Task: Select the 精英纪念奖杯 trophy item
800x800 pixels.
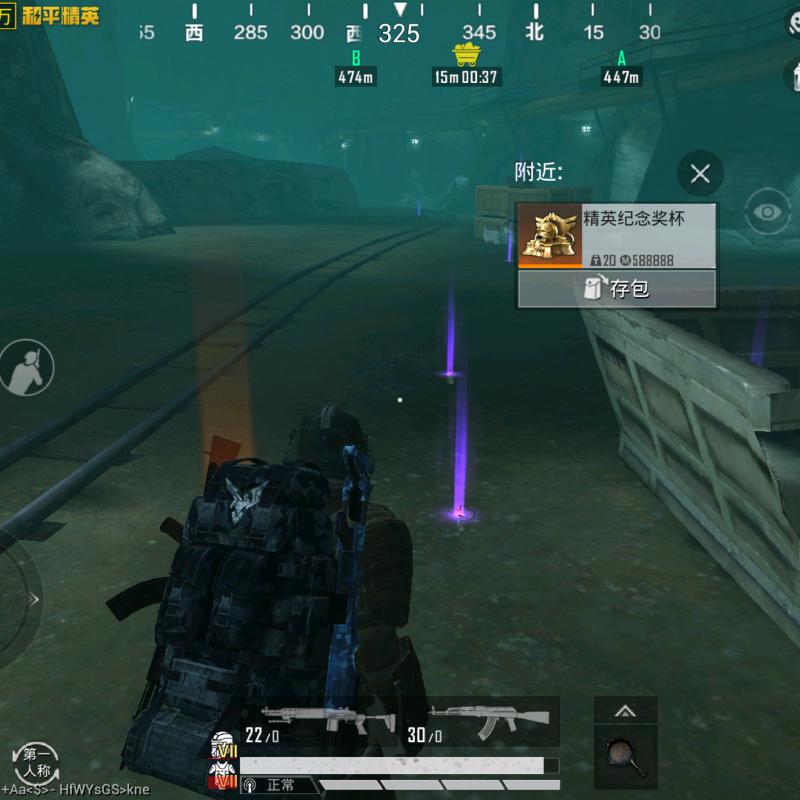Action: [616, 236]
